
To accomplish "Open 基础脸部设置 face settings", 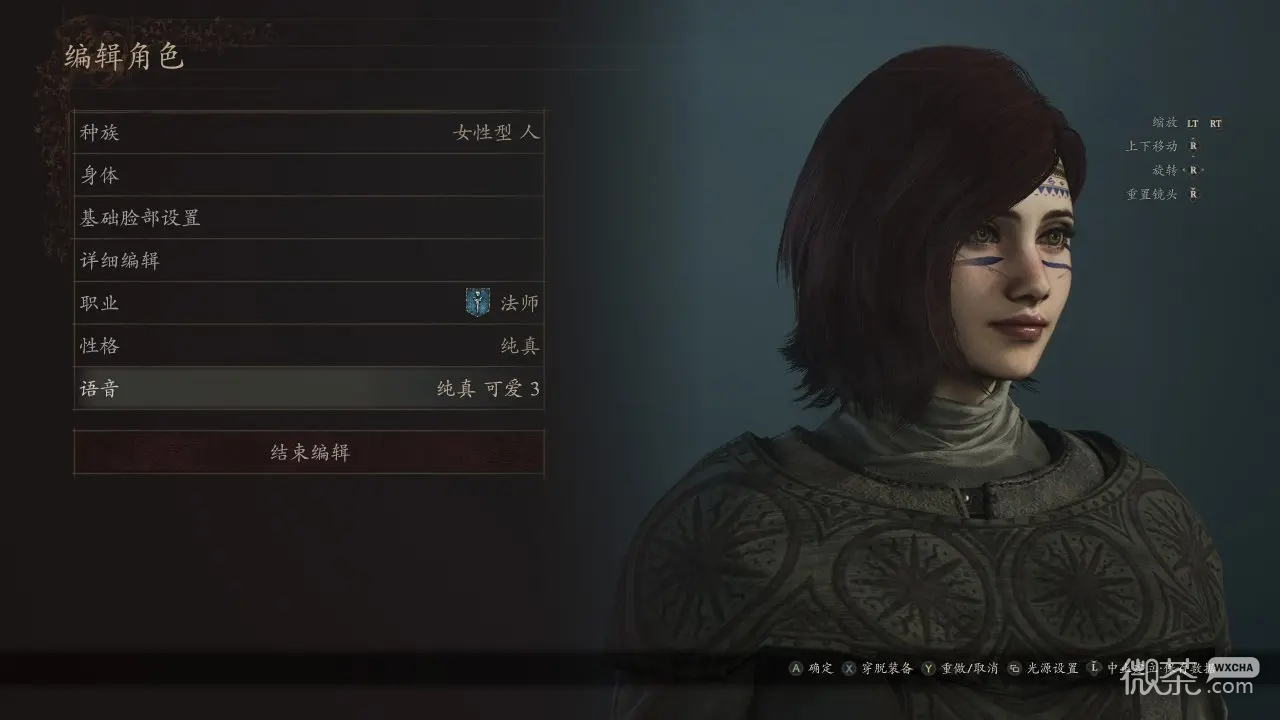I will tap(309, 217).
